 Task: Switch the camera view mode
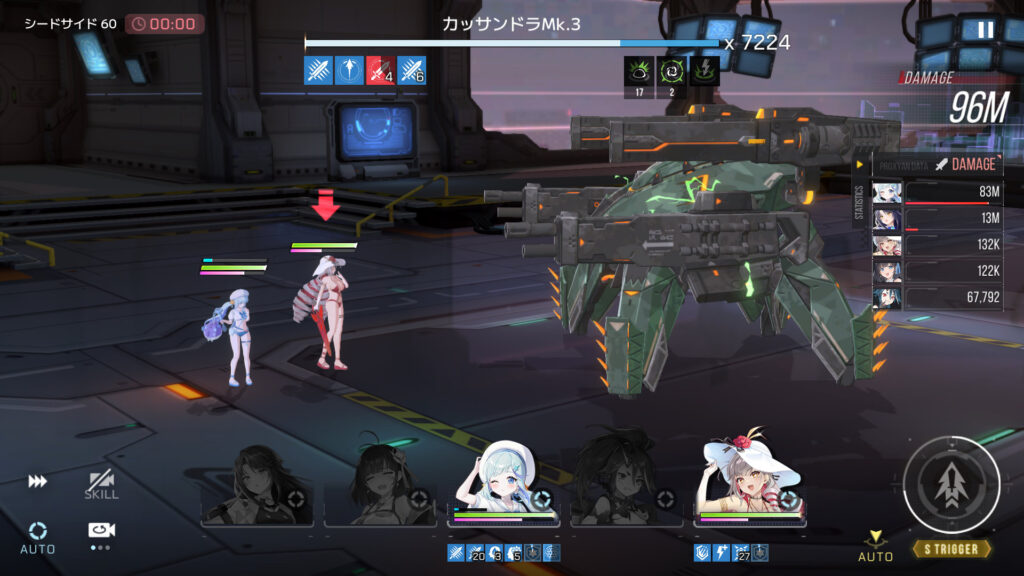[100, 531]
